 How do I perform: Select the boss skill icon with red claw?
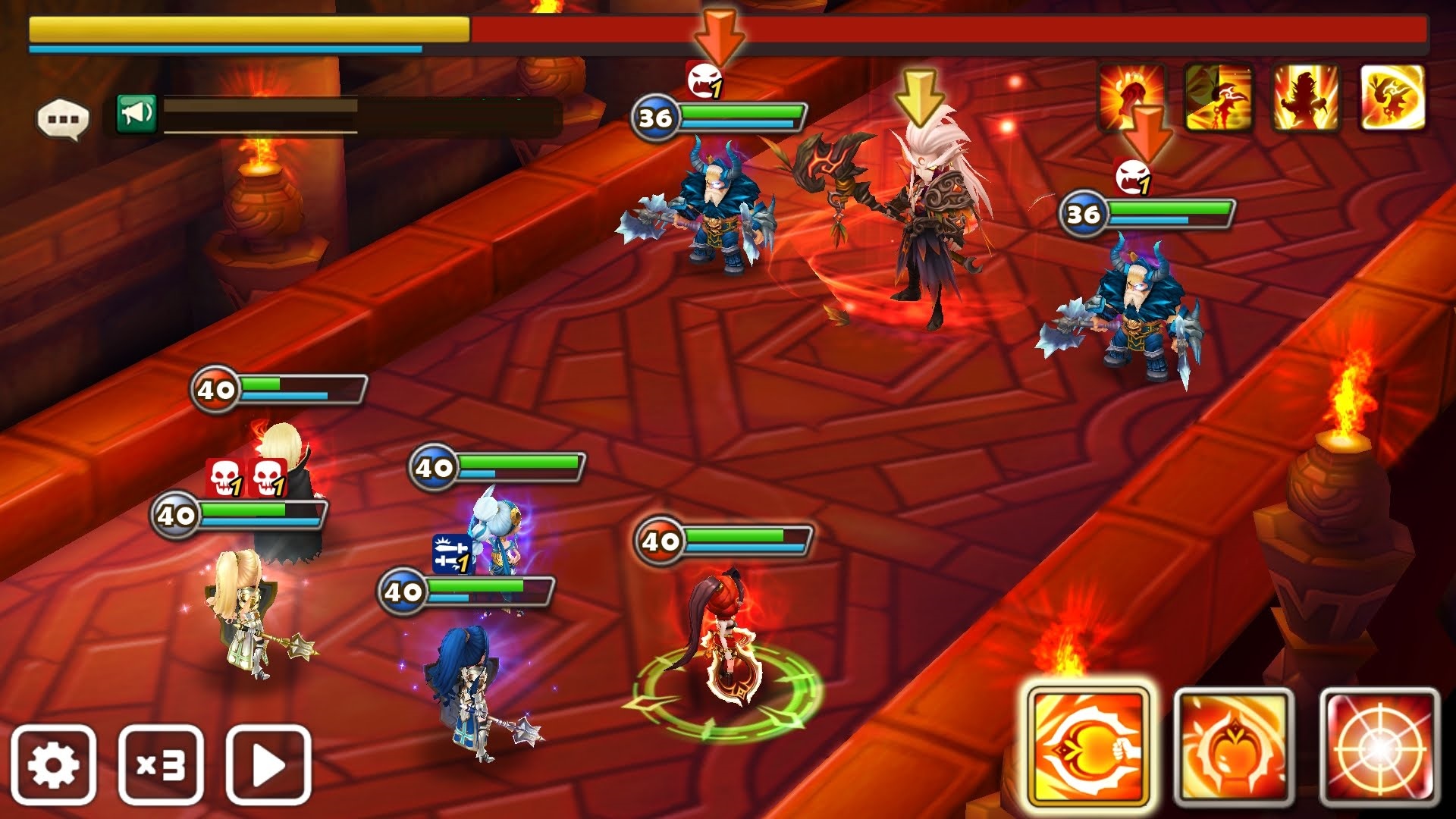click(x=1131, y=97)
